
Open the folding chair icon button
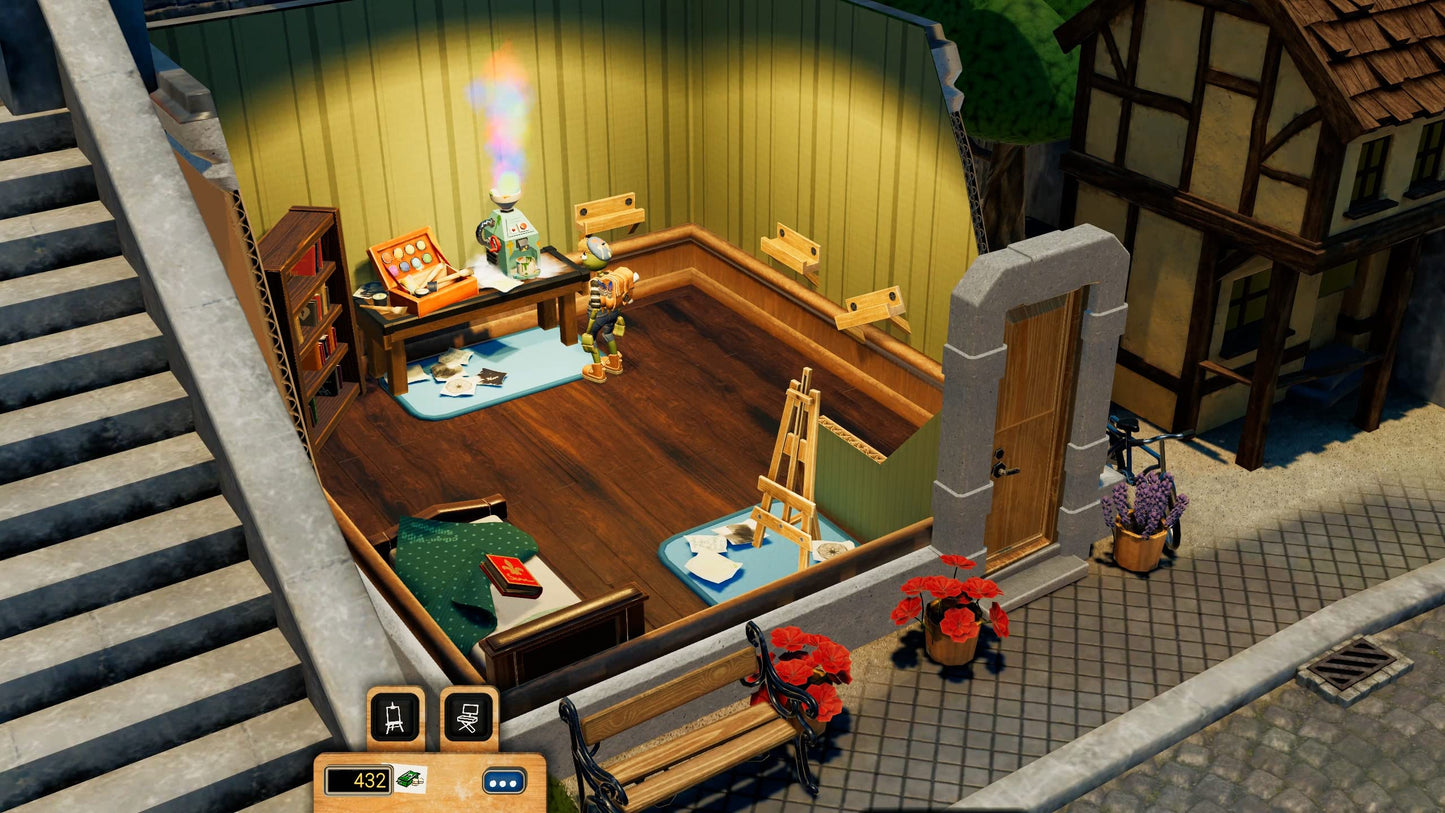(x=469, y=716)
